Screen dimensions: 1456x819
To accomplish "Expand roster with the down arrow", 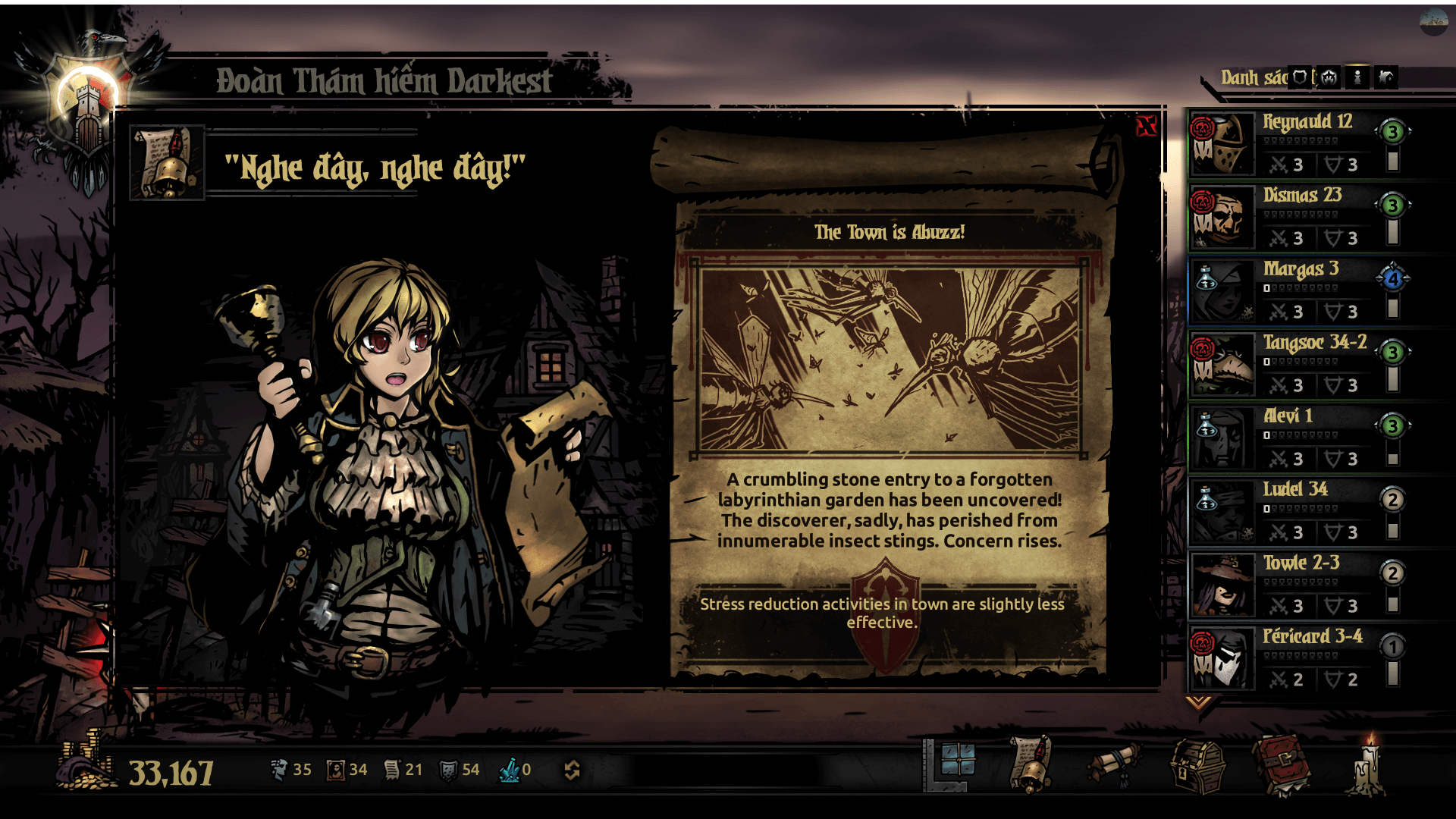I will [1198, 702].
